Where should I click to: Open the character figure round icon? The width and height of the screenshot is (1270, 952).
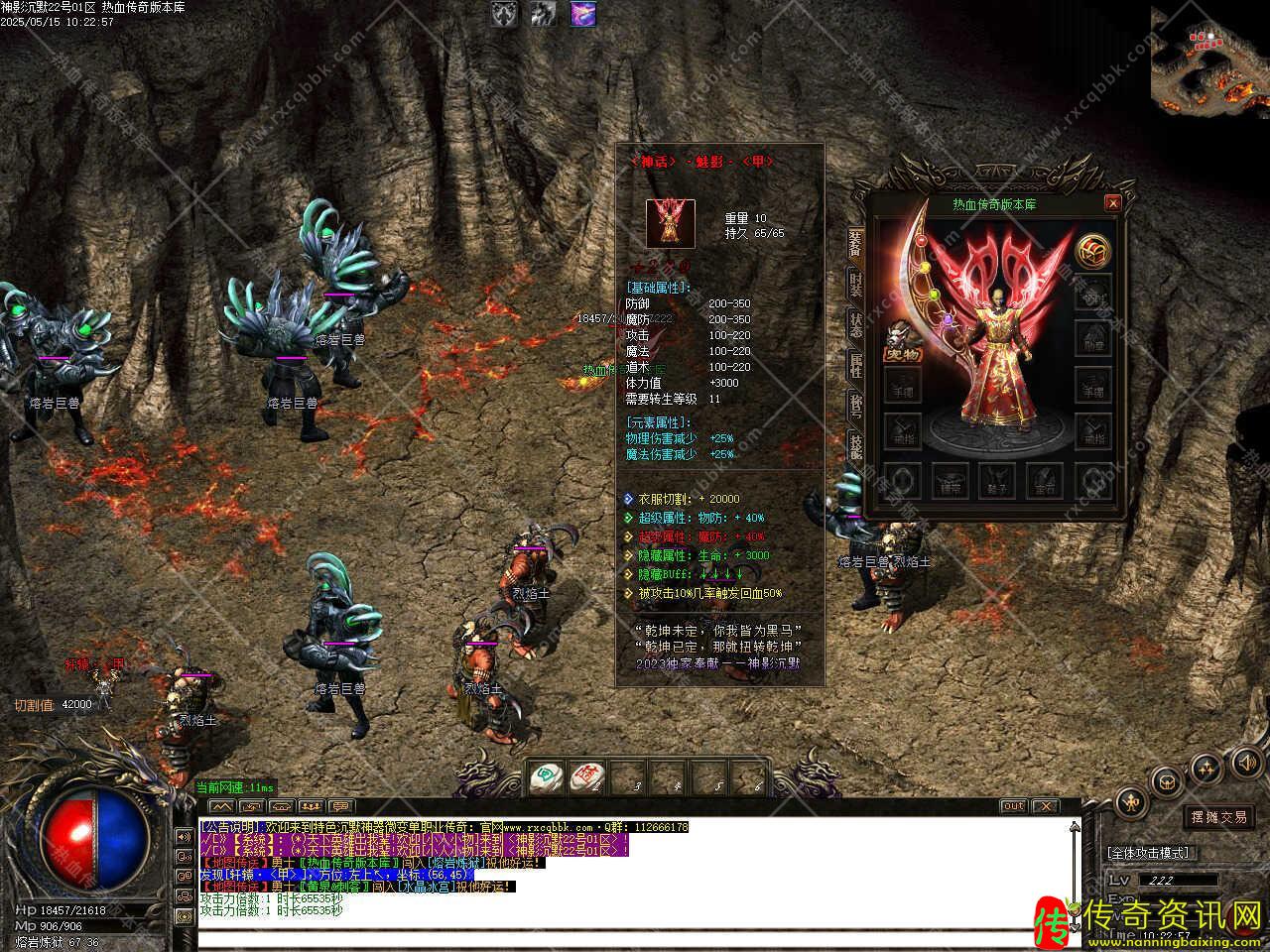1131,800
